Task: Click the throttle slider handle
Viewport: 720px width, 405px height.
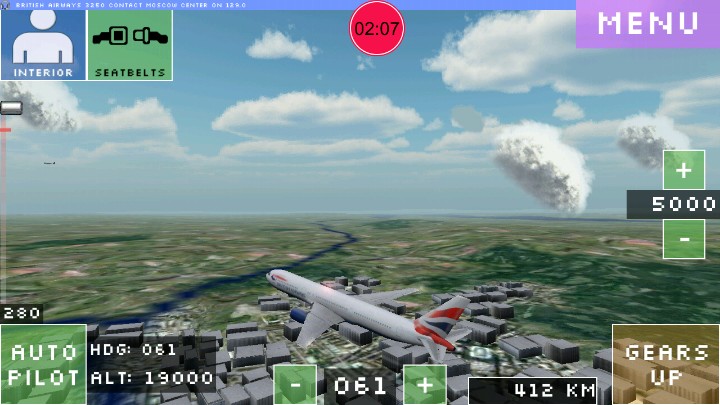Action: pyautogui.click(x=11, y=108)
